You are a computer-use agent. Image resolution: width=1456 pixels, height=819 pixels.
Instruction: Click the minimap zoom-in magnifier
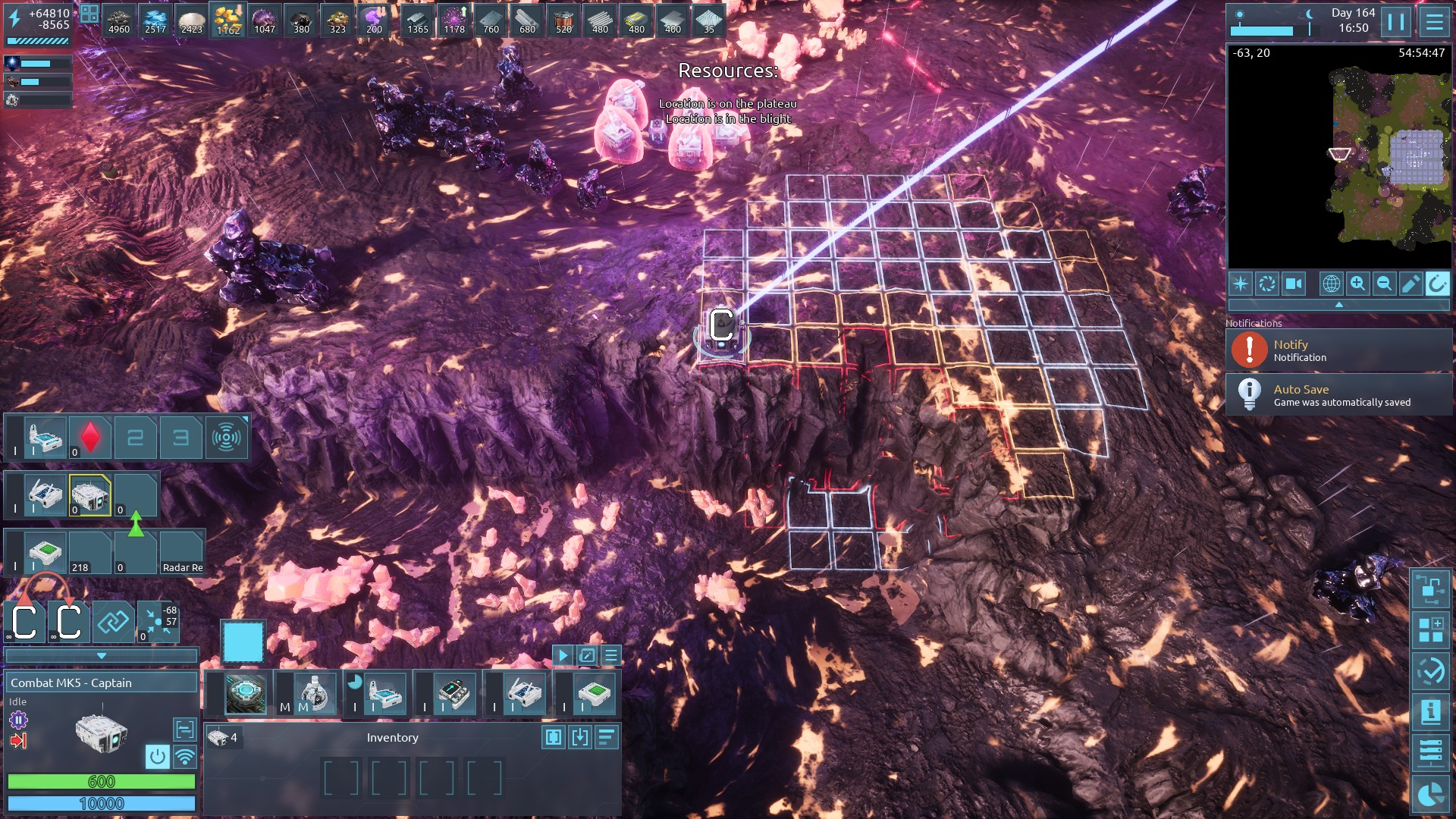(1357, 284)
